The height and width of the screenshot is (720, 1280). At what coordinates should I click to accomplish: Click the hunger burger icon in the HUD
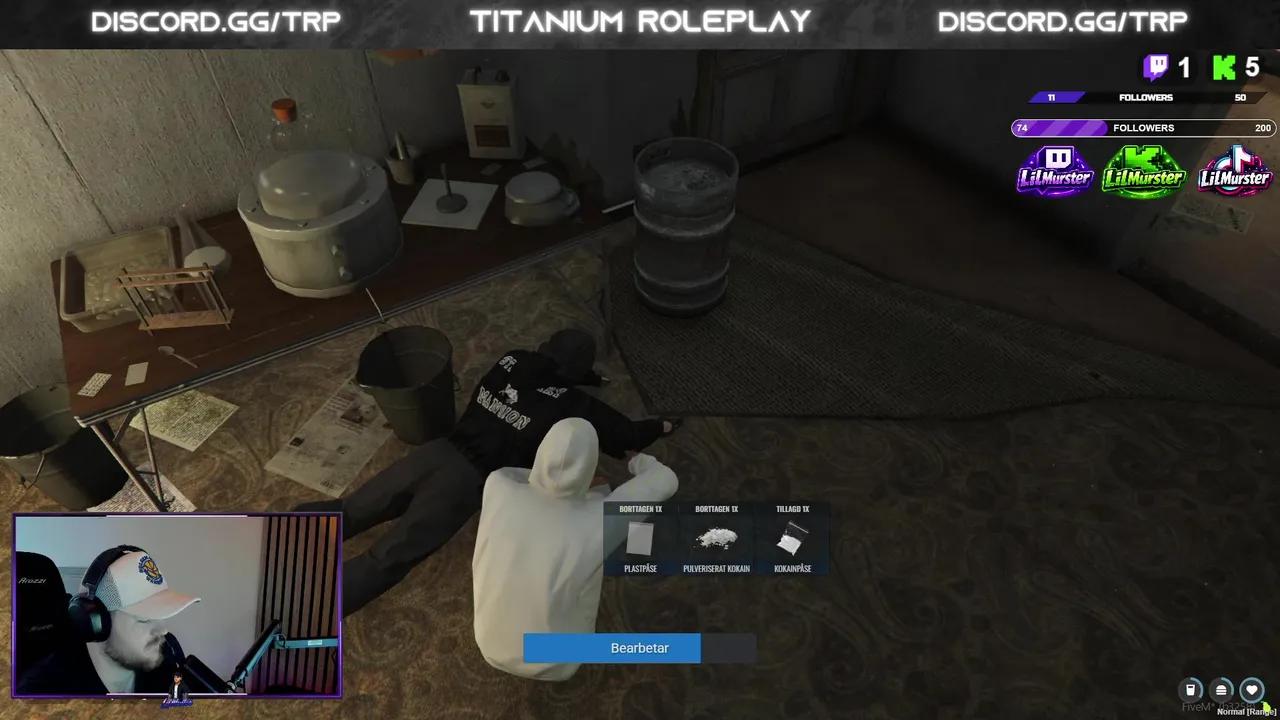point(1221,690)
